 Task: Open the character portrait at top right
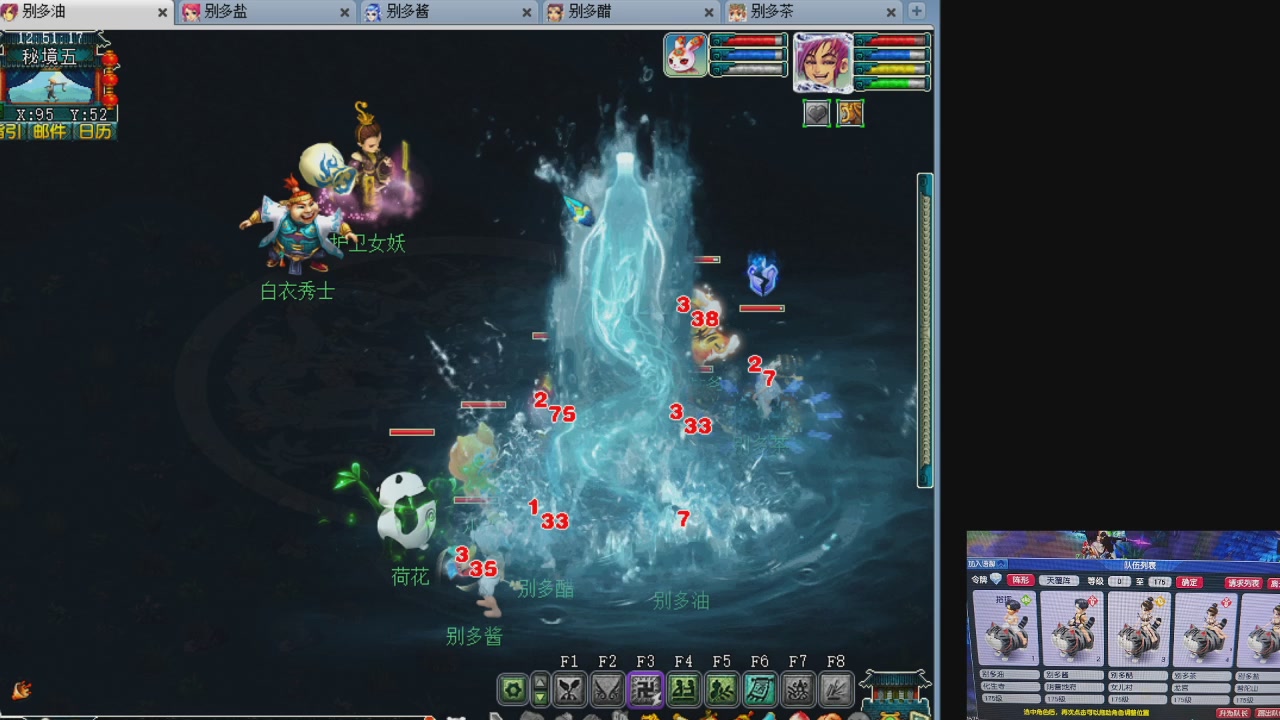pyautogui.click(x=823, y=62)
